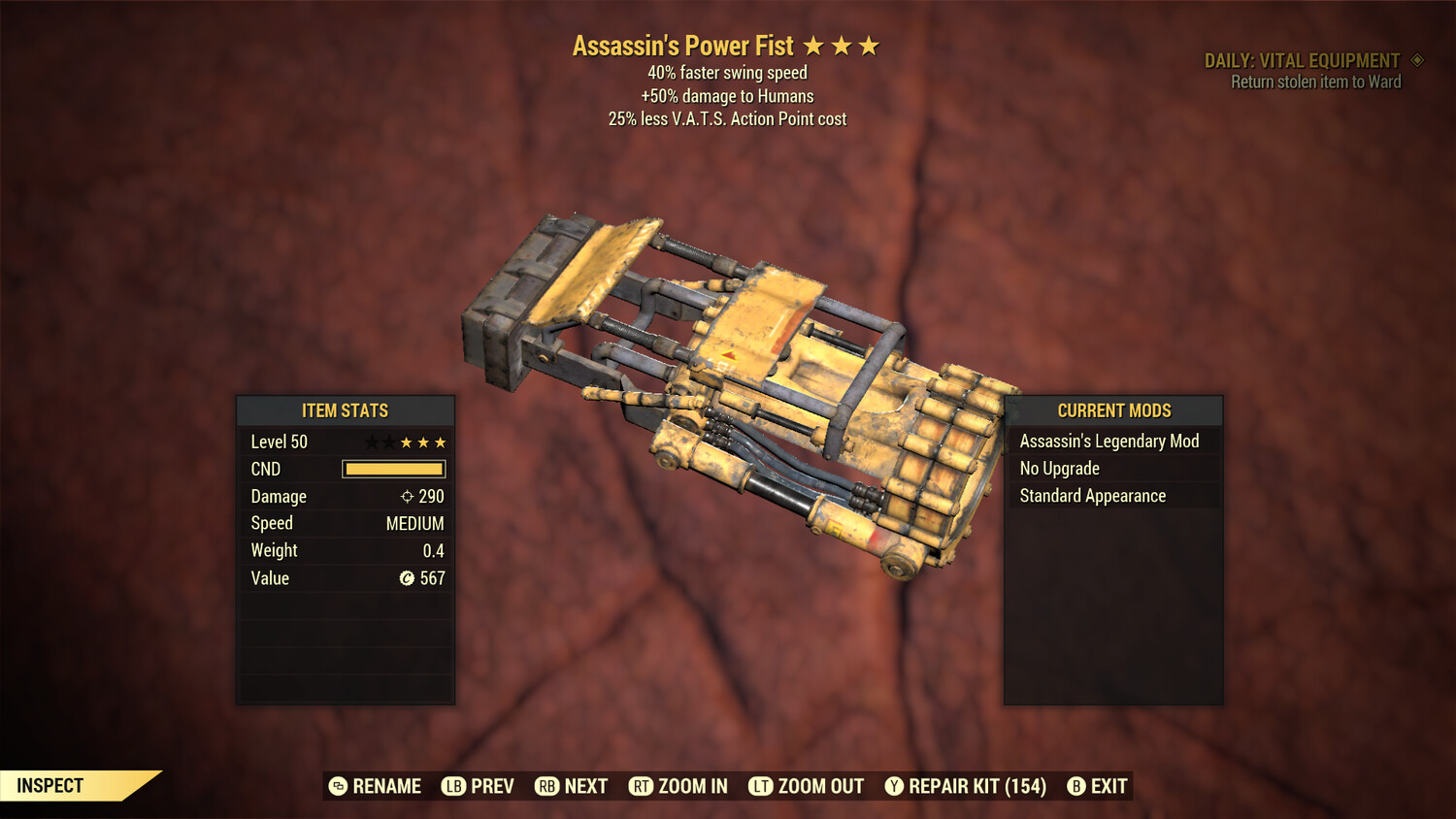Click the CND condition bar
This screenshot has width=1456, height=819.
392,469
